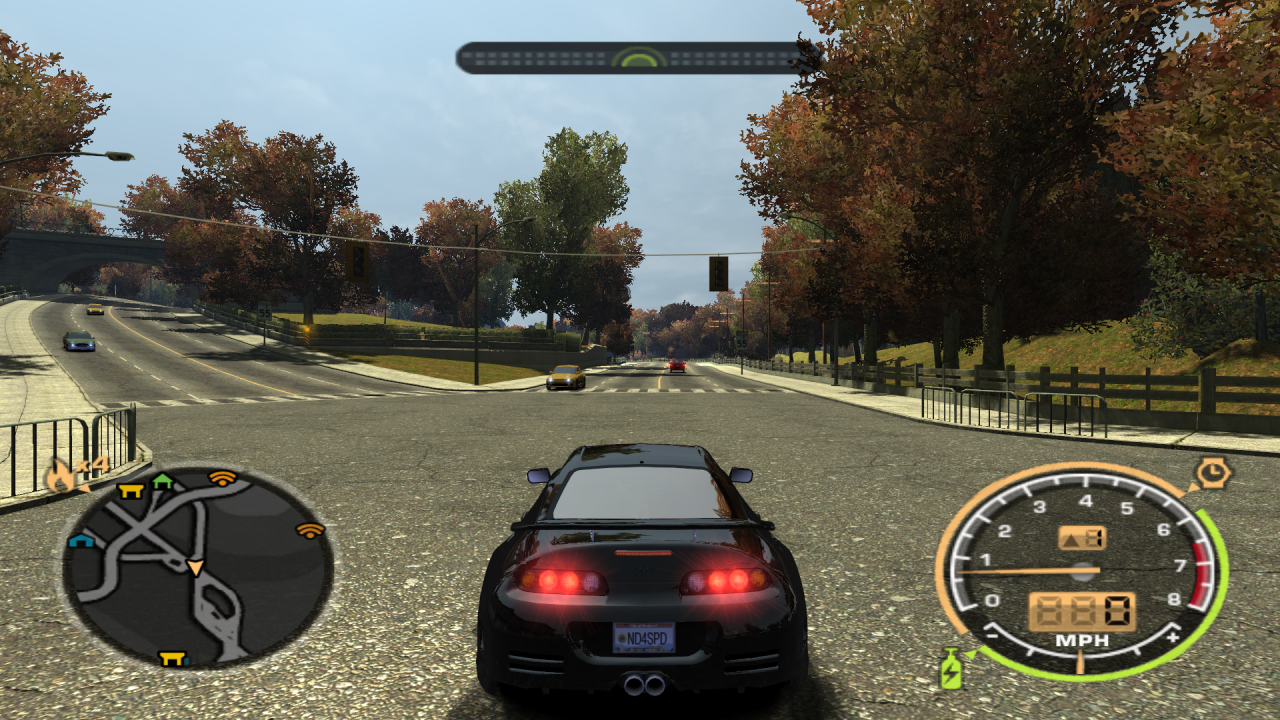This screenshot has width=1280, height=720.
Task: Select the green safehouse marker on minimap
Action: point(163,483)
